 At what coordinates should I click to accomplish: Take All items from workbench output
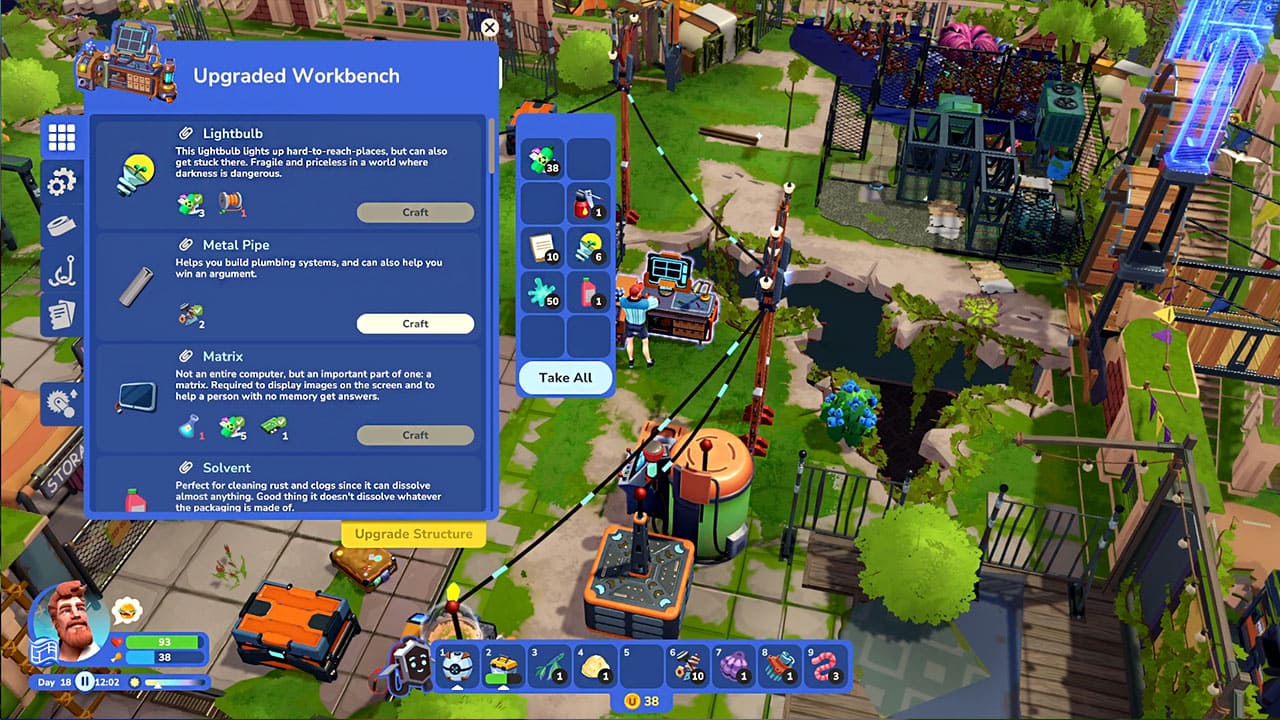(565, 378)
